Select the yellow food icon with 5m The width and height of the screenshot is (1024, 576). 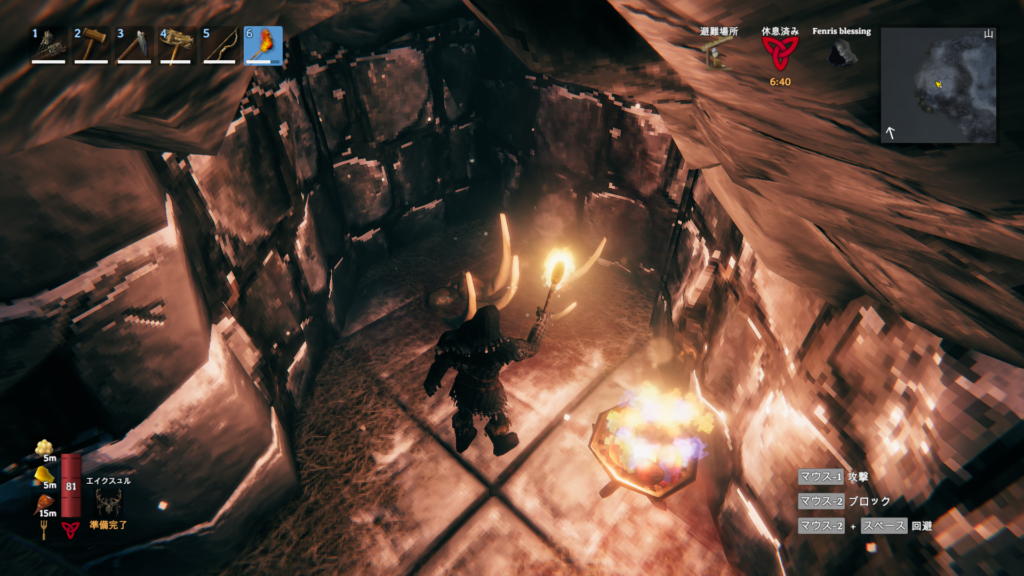[43, 474]
